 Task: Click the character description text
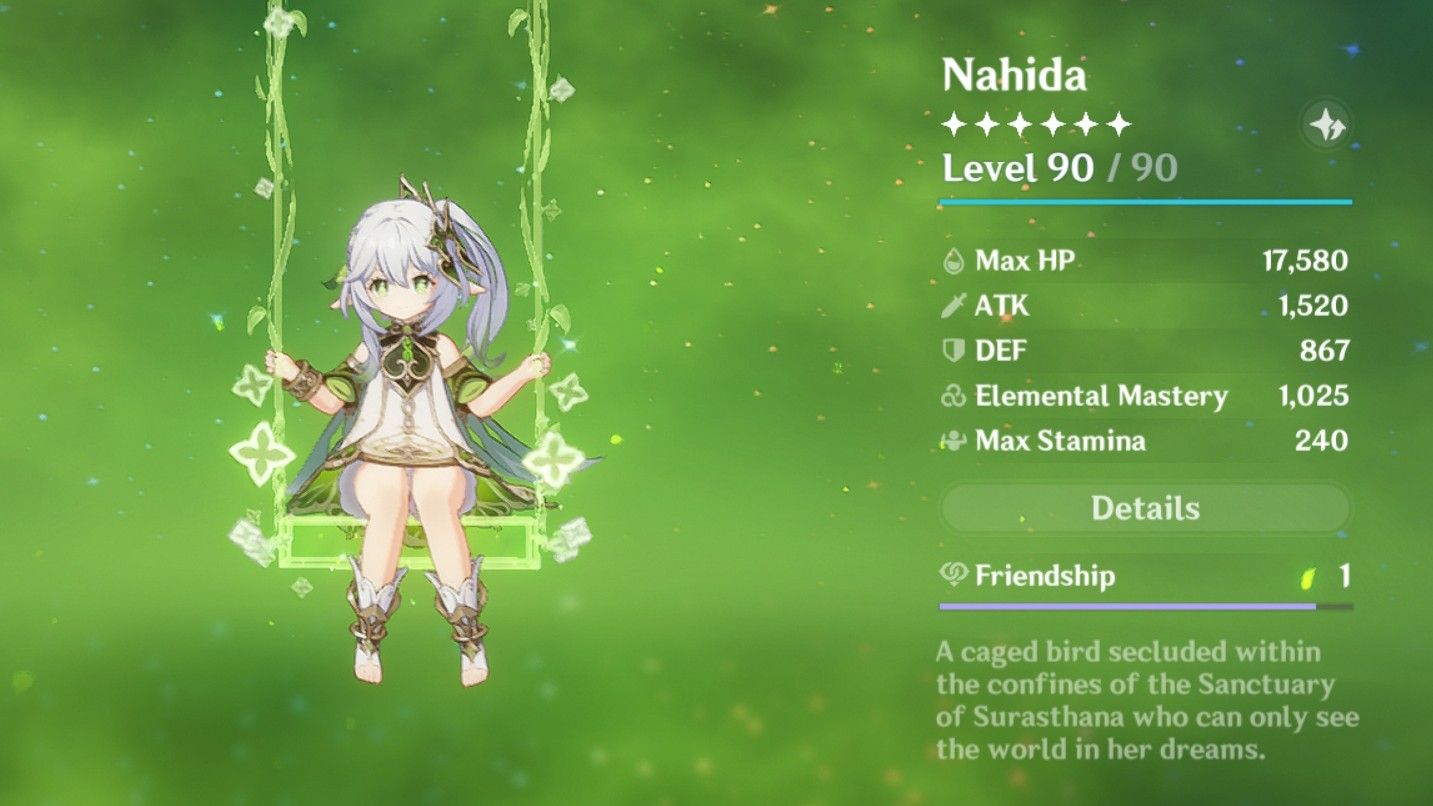(1140, 700)
